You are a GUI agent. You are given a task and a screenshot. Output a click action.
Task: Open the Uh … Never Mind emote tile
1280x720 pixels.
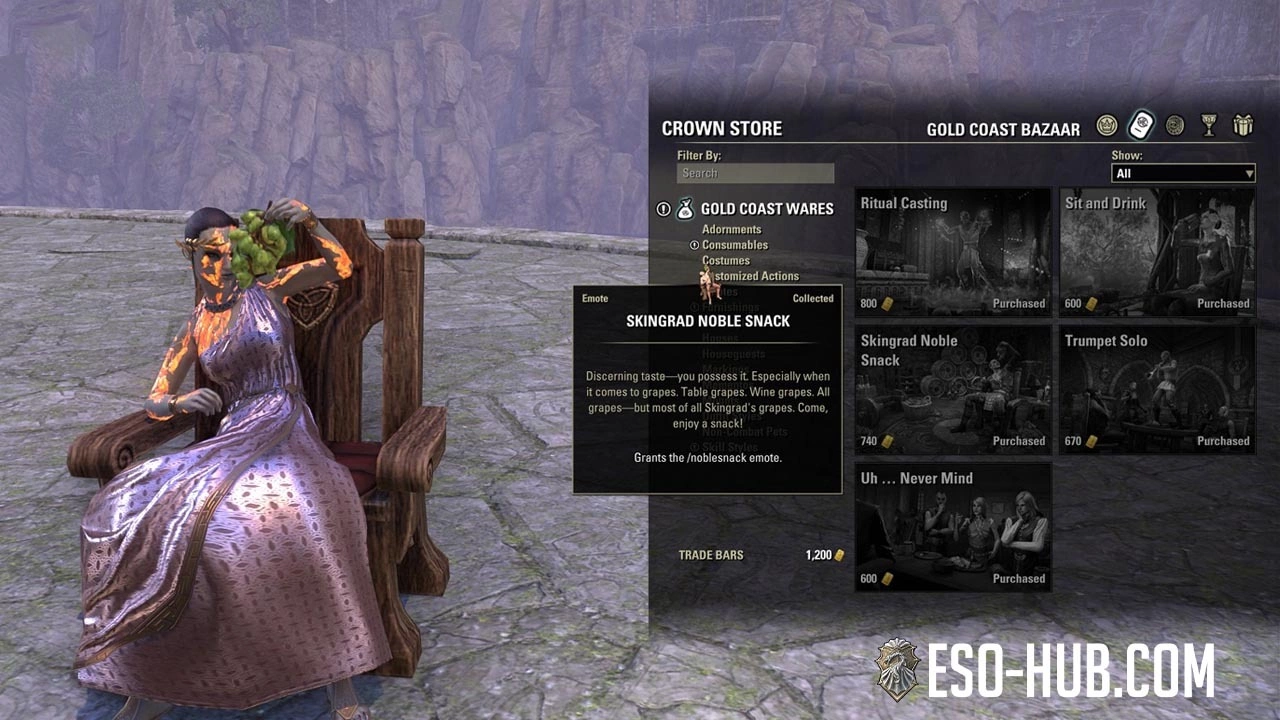[953, 527]
